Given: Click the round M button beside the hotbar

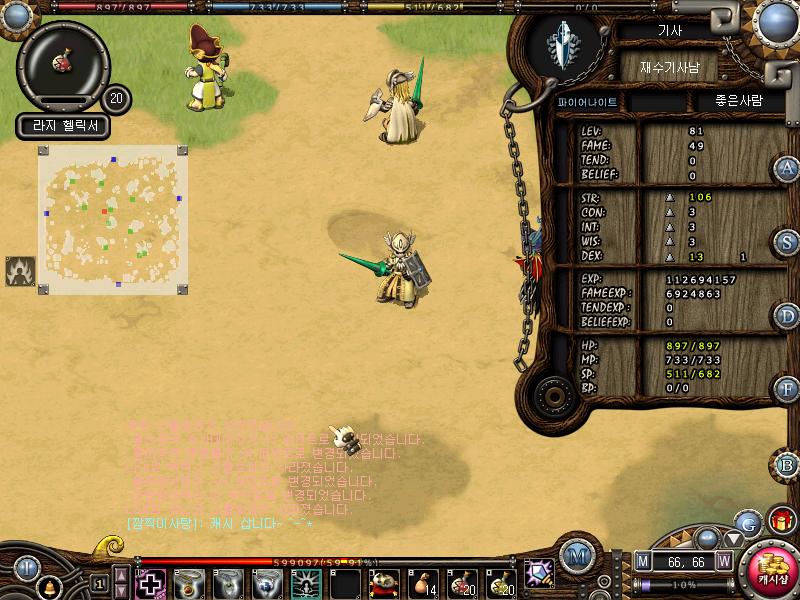Looking at the screenshot, I should click(576, 554).
